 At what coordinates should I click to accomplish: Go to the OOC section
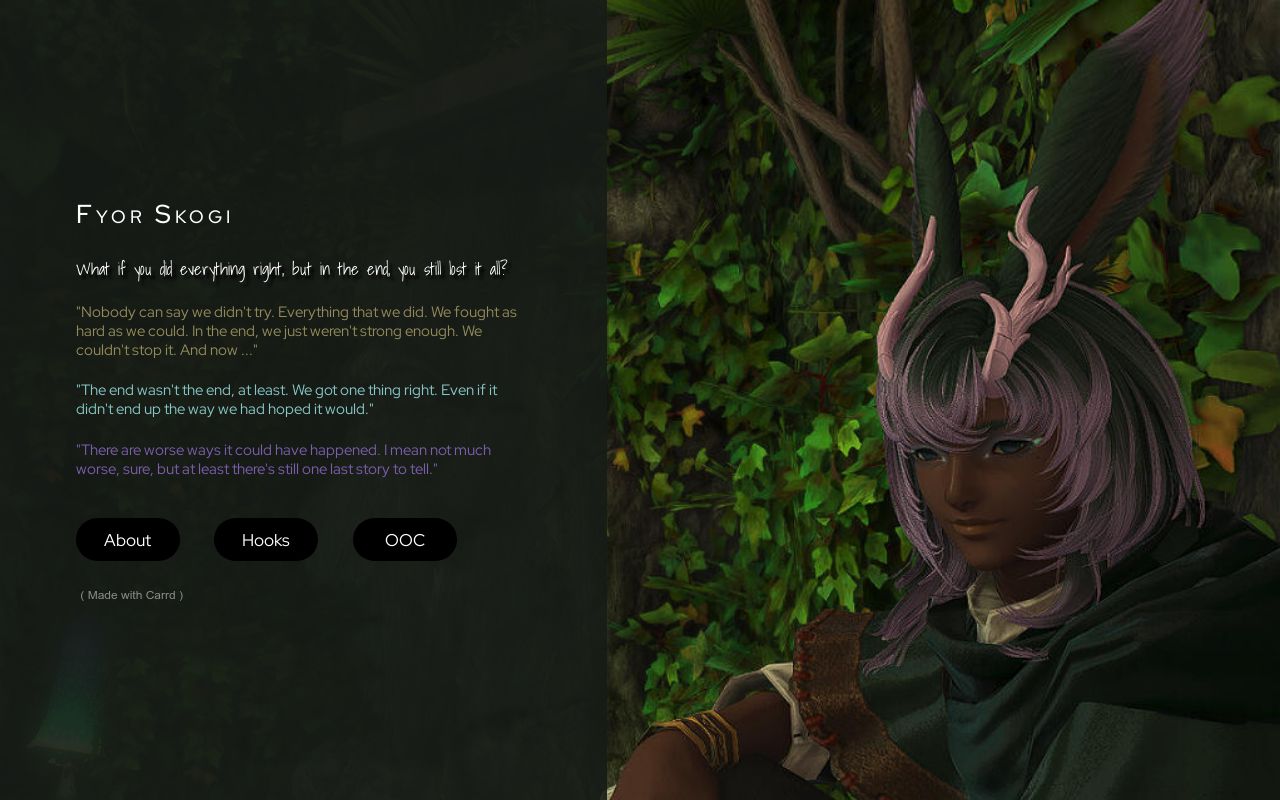[405, 540]
